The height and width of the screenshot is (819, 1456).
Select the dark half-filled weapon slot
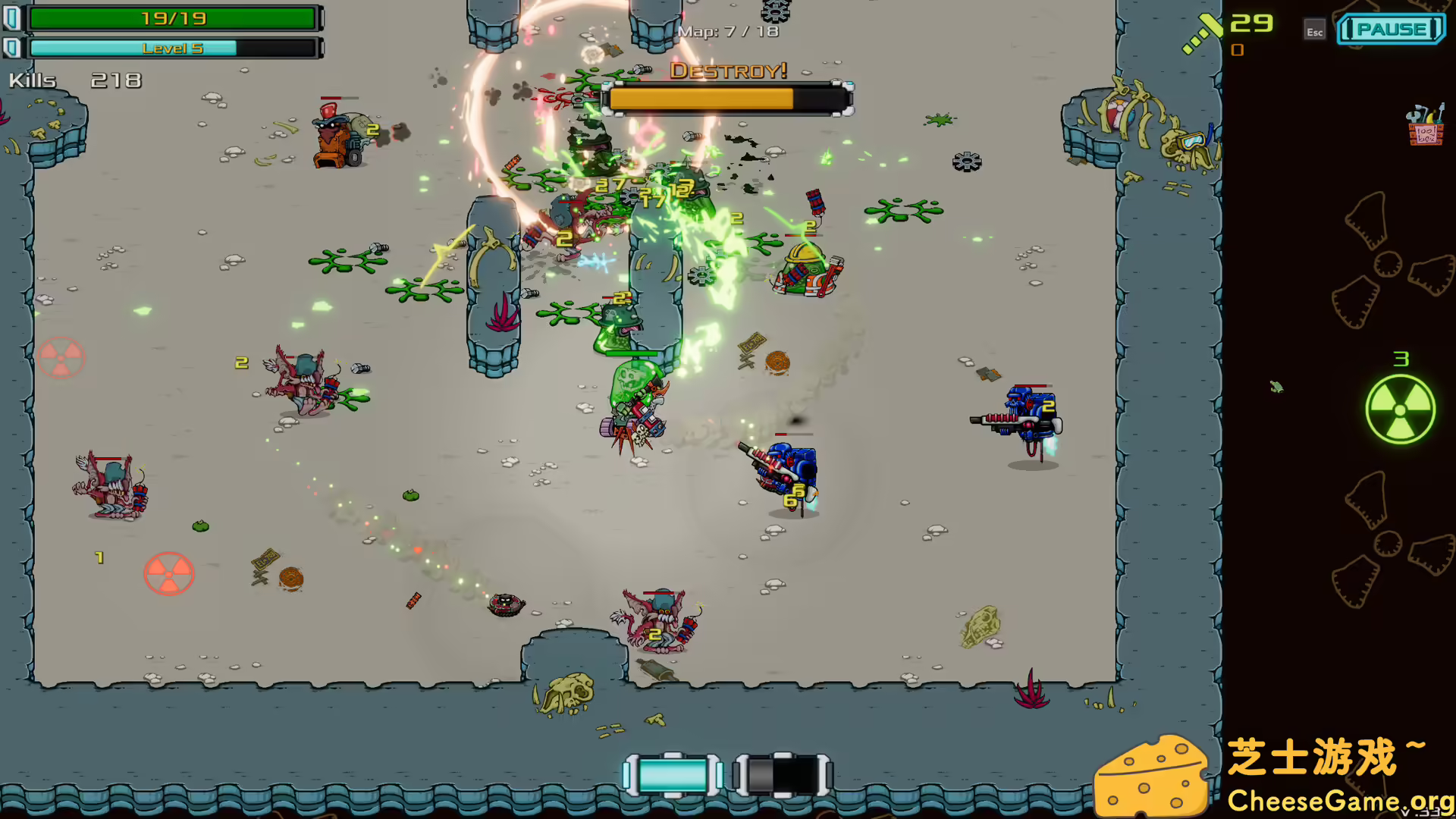[782, 775]
